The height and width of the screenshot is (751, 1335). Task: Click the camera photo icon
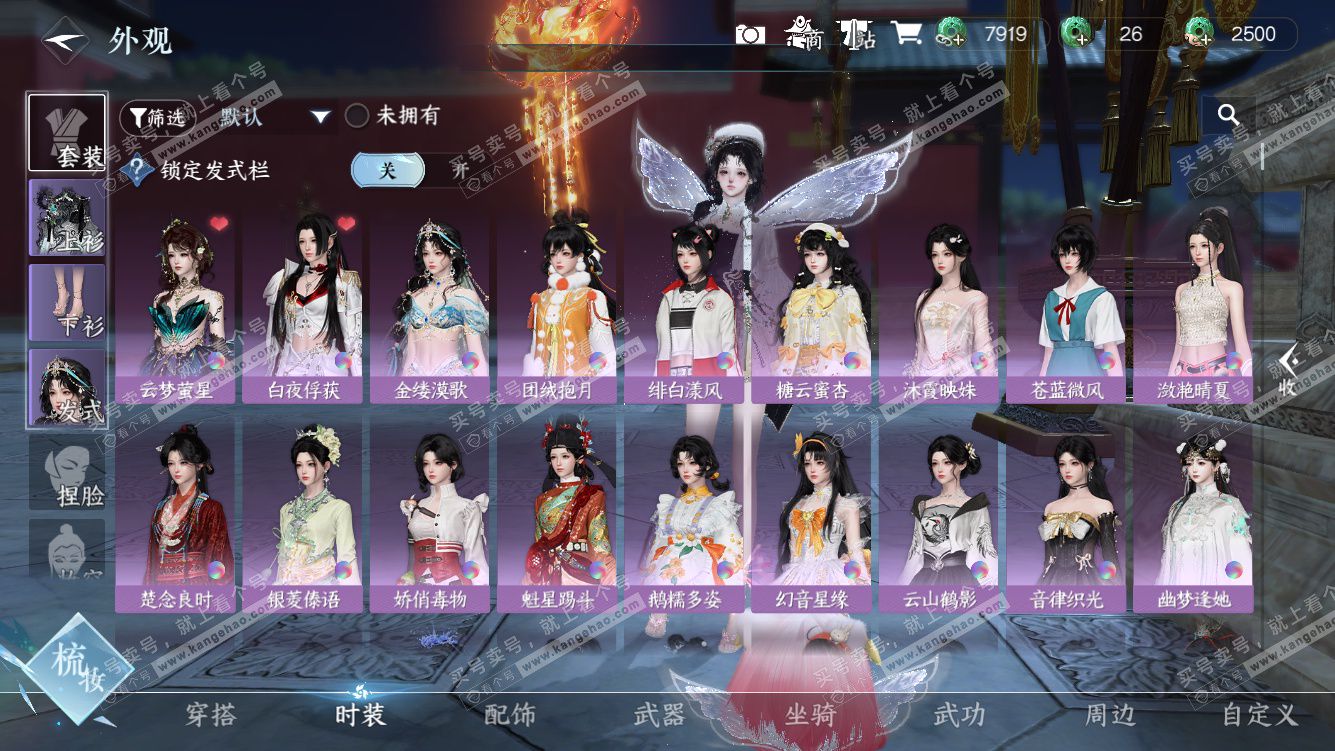click(x=750, y=35)
